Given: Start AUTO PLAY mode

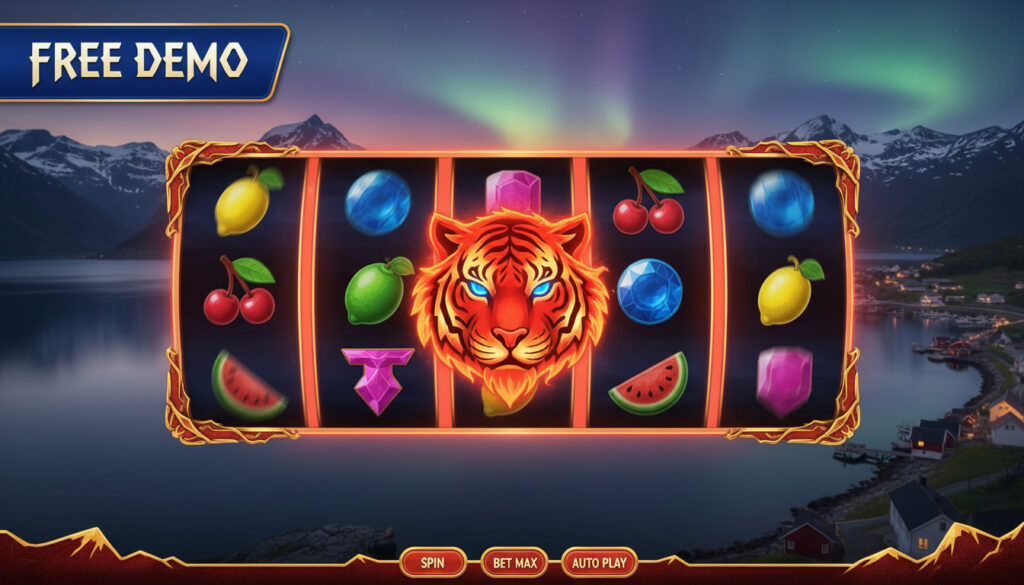Looking at the screenshot, I should 600,563.
